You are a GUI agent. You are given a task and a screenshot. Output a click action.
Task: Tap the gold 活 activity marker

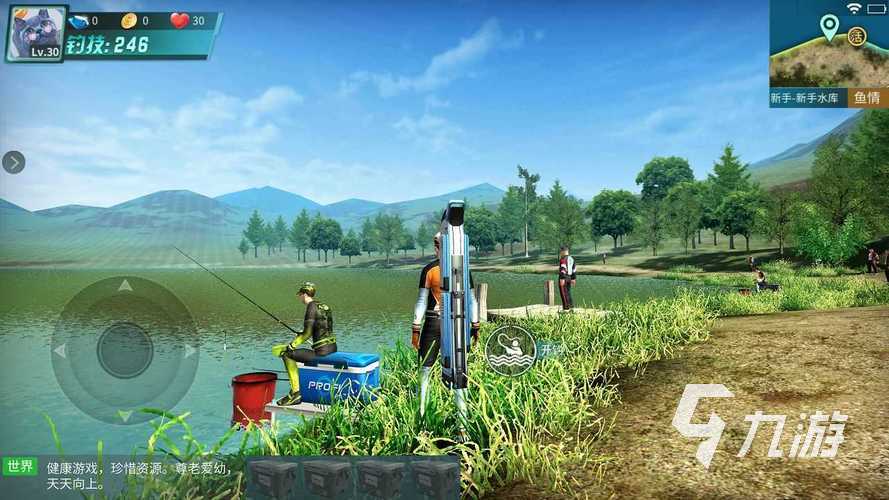pyautogui.click(x=856, y=36)
